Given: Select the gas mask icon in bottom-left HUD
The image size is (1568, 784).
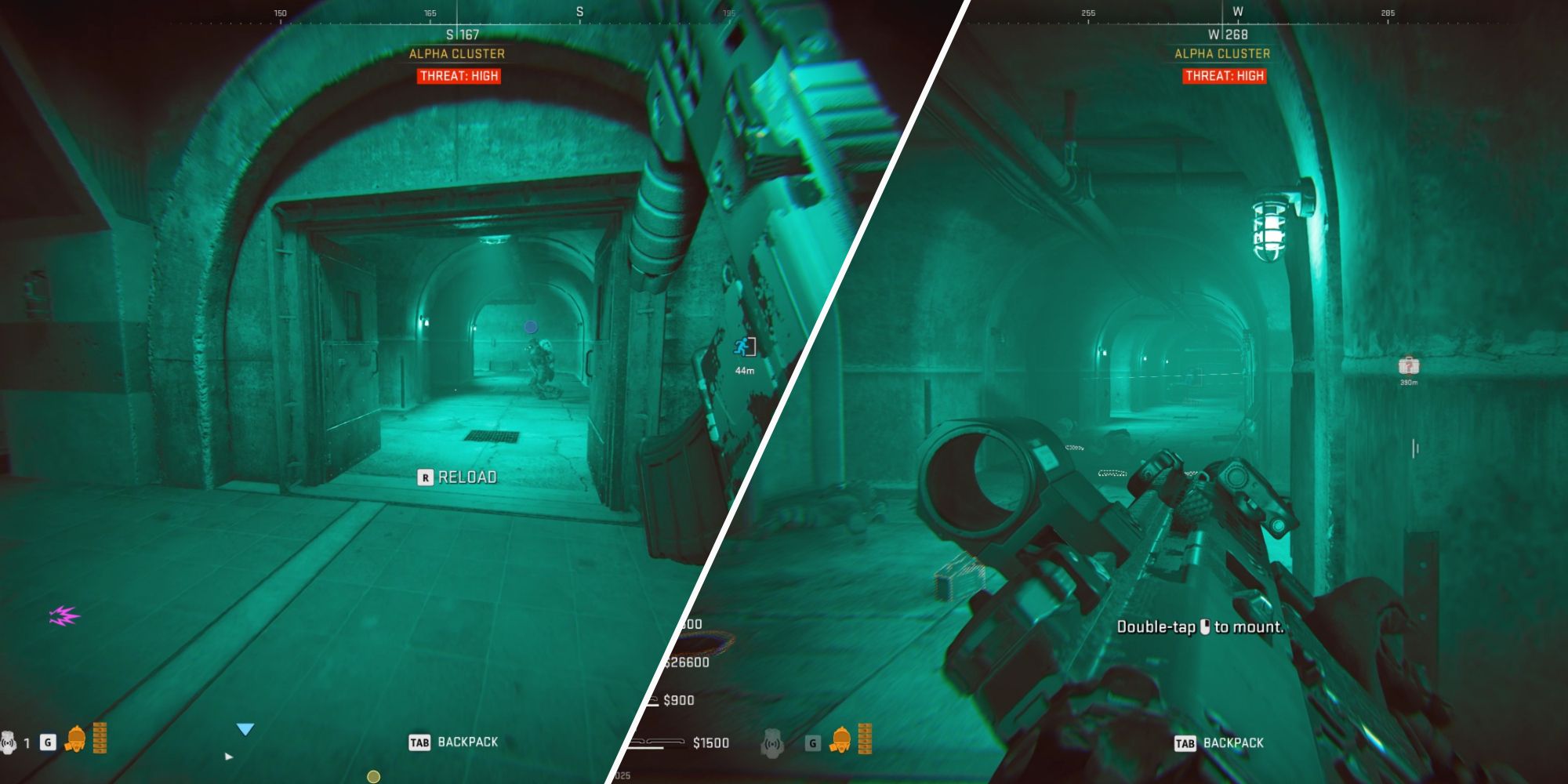Looking at the screenshot, I should point(76,739).
